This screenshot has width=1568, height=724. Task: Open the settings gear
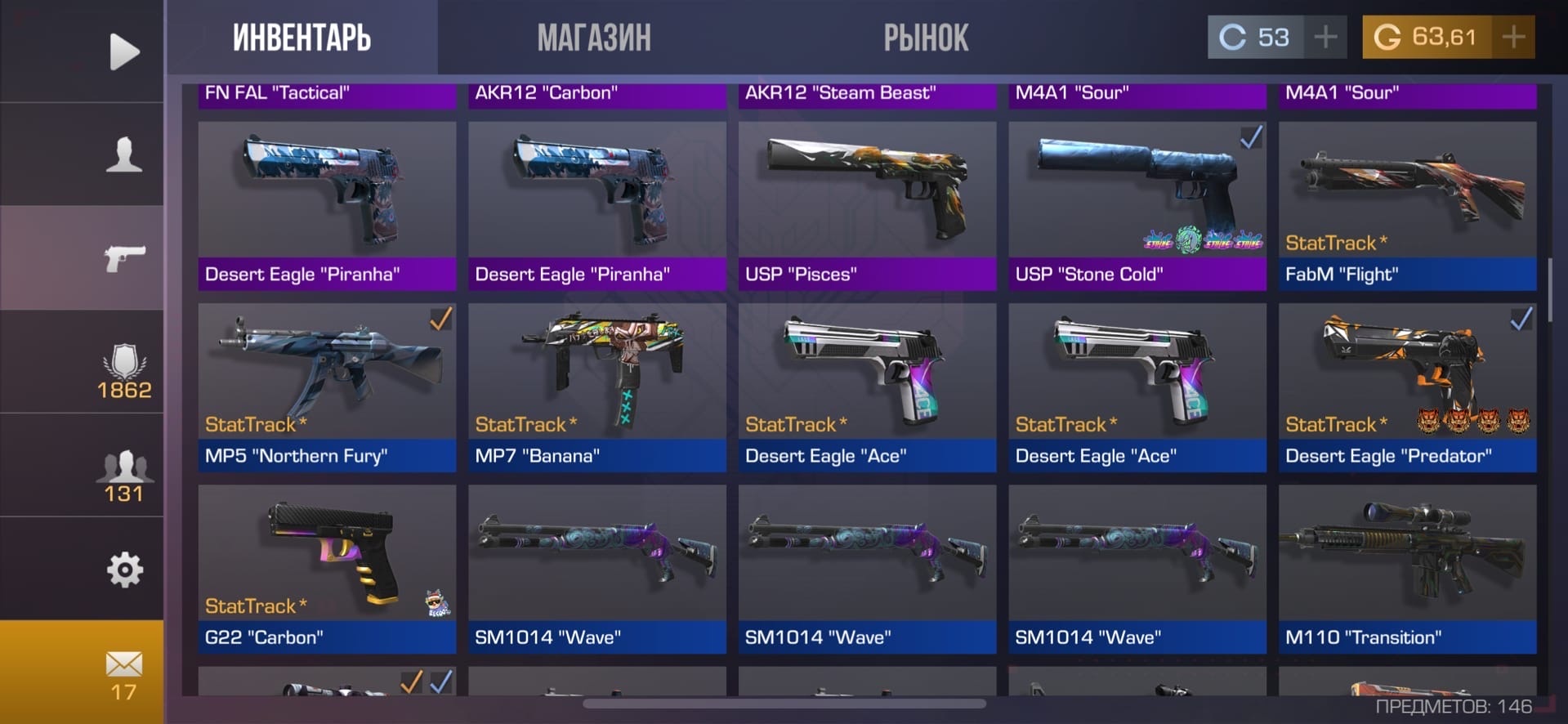(x=124, y=570)
